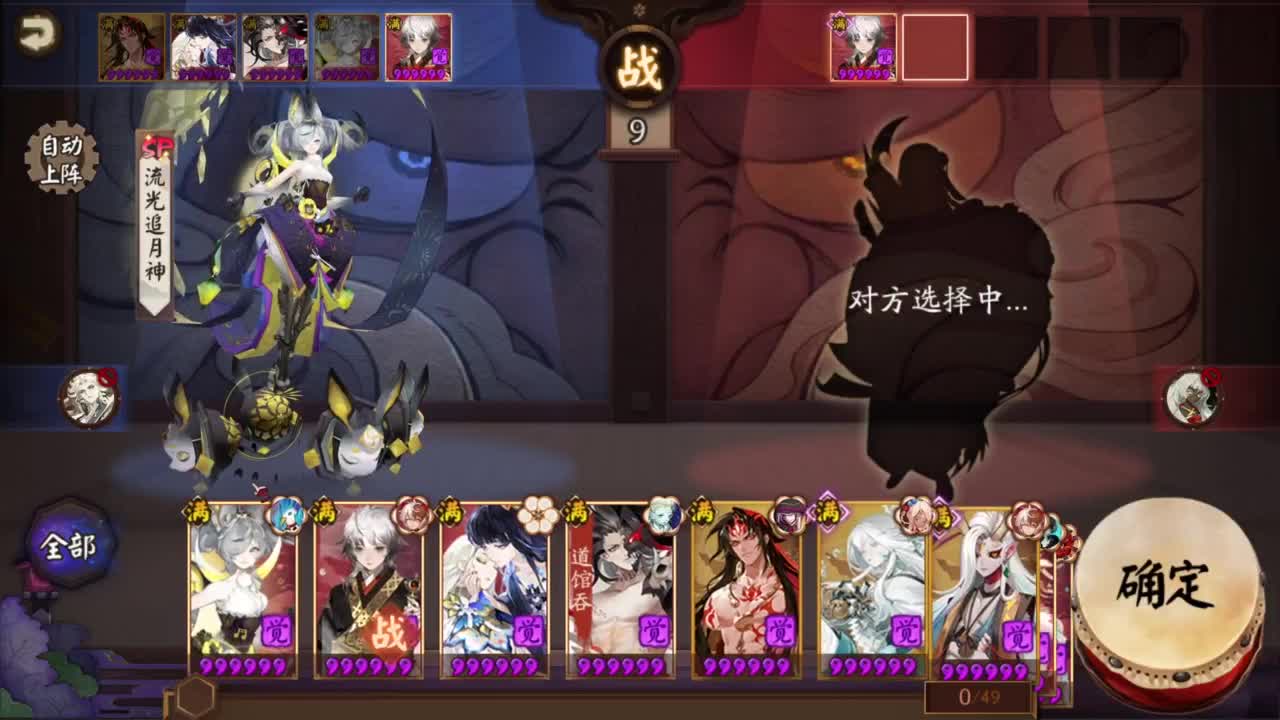Click the round number 9 plaque
The width and height of the screenshot is (1280, 720).
636,126
